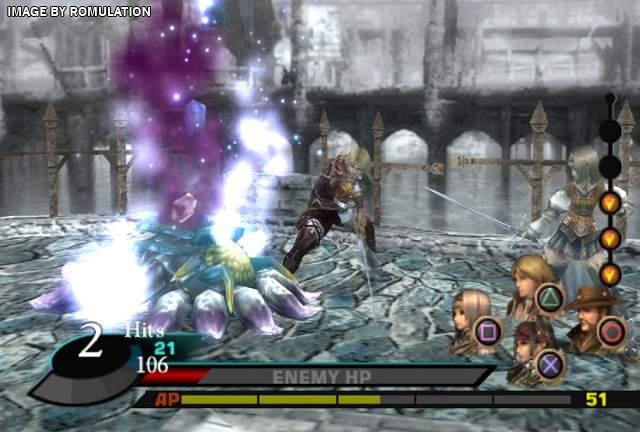
Task: Choose the pale-haired girl's portrait
Action: [x=470, y=319]
